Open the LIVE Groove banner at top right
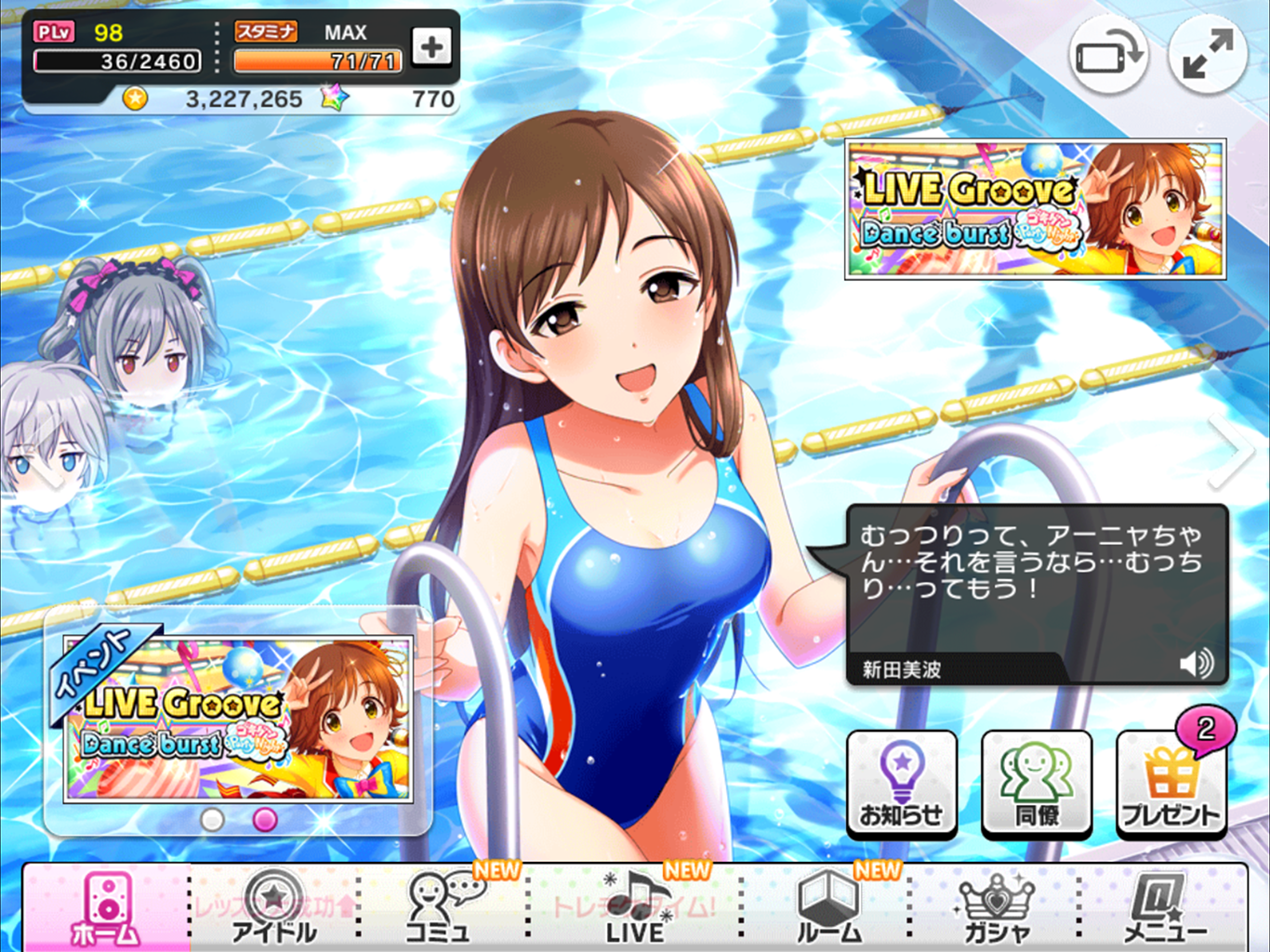Image resolution: width=1270 pixels, height=952 pixels. [1035, 209]
